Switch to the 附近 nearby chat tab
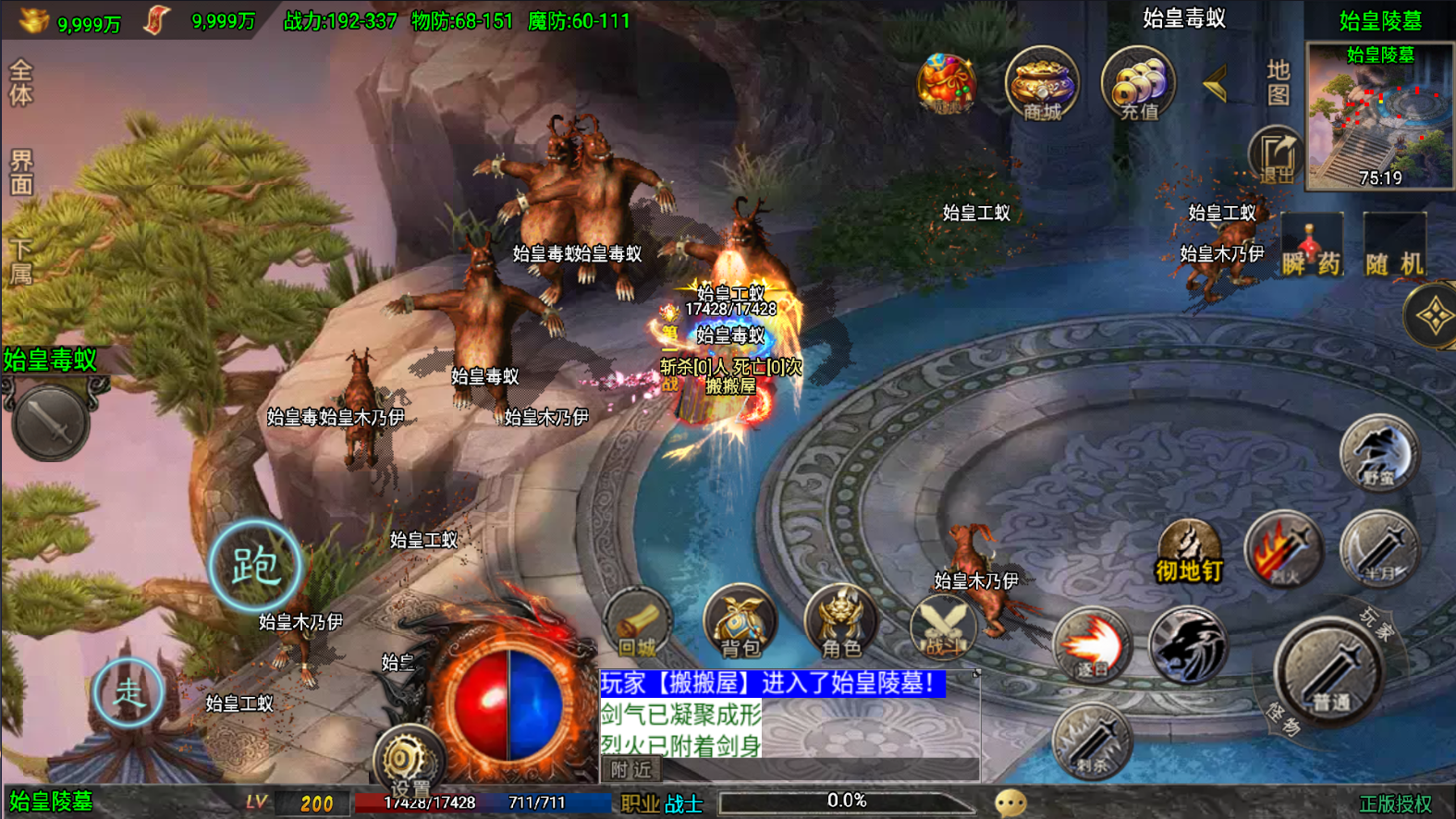This screenshot has width=1456, height=819. click(x=631, y=769)
